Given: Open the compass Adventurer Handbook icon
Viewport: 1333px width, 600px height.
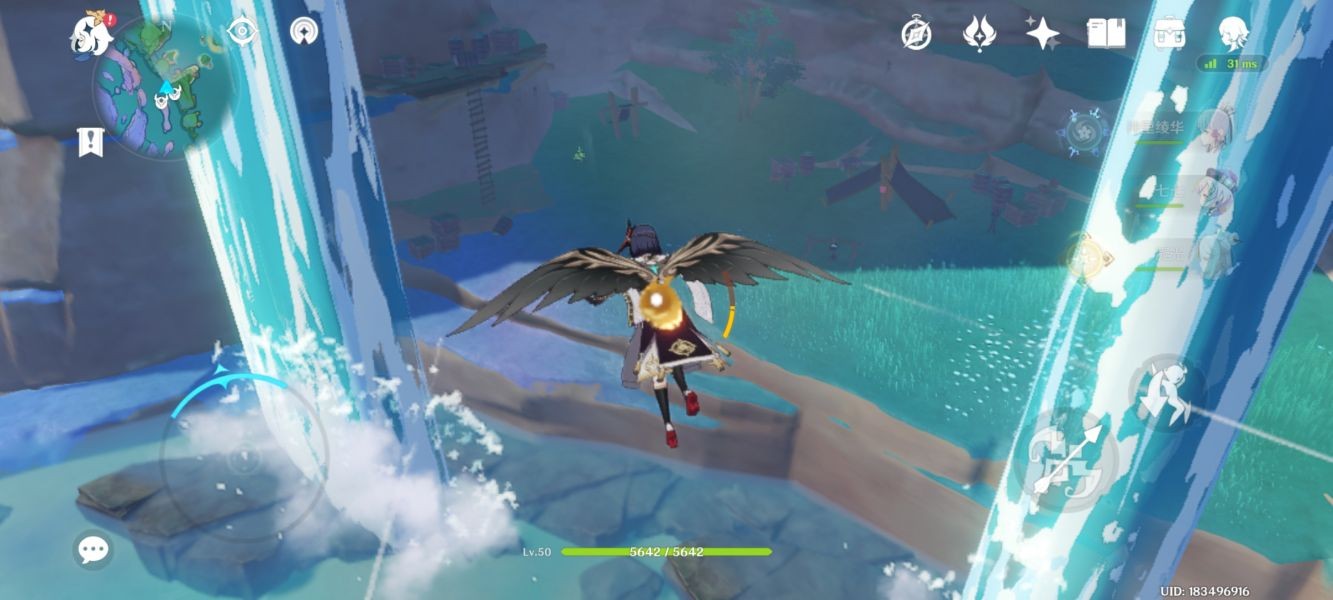Looking at the screenshot, I should click(916, 34).
